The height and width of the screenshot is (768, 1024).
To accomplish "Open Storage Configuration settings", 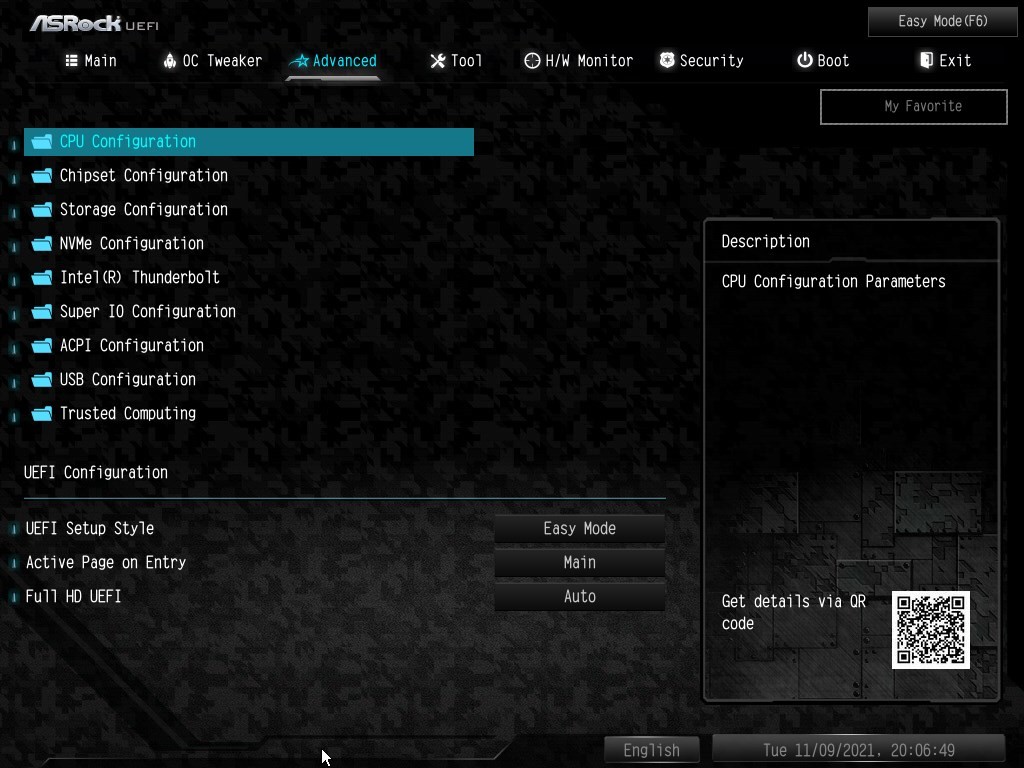I will 143,210.
